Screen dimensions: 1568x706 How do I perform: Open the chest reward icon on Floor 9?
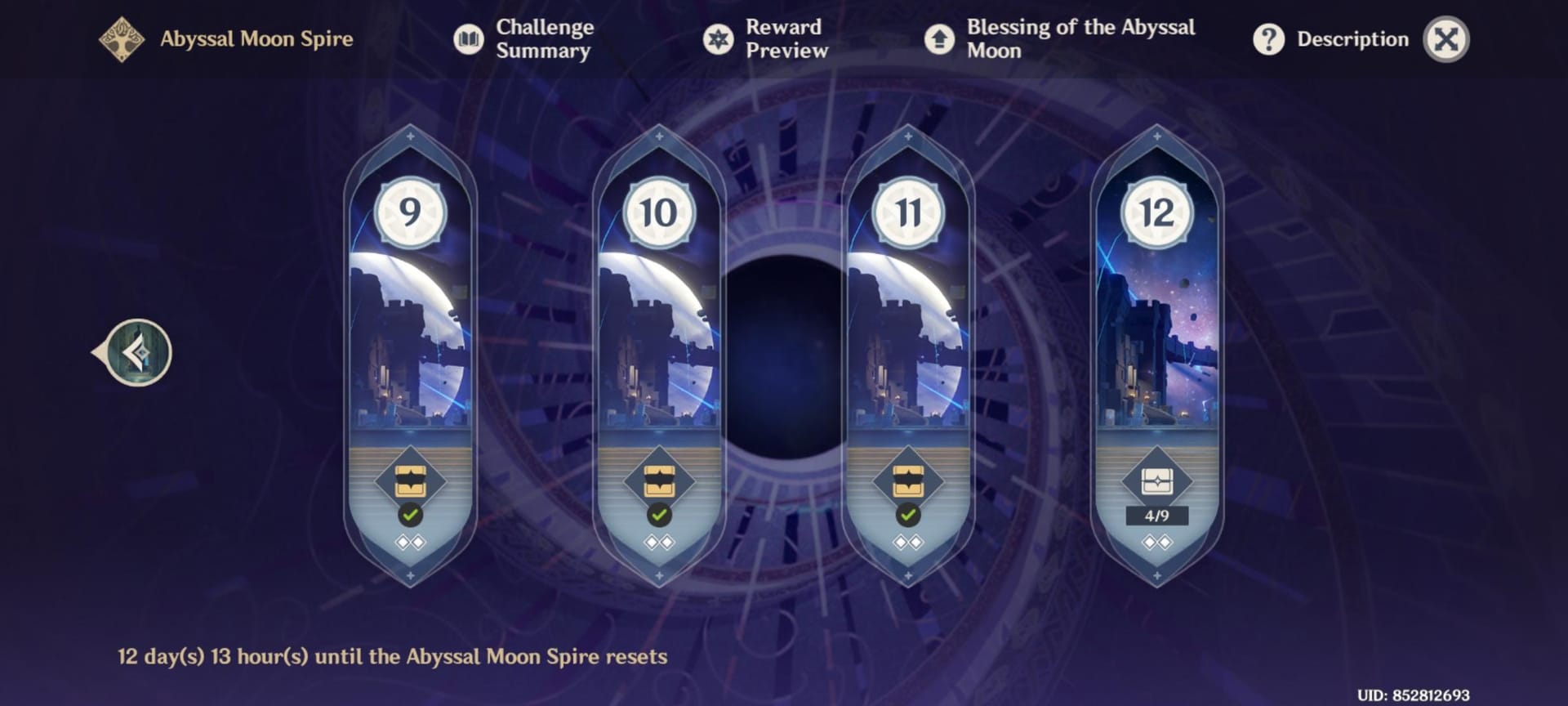[x=411, y=482]
